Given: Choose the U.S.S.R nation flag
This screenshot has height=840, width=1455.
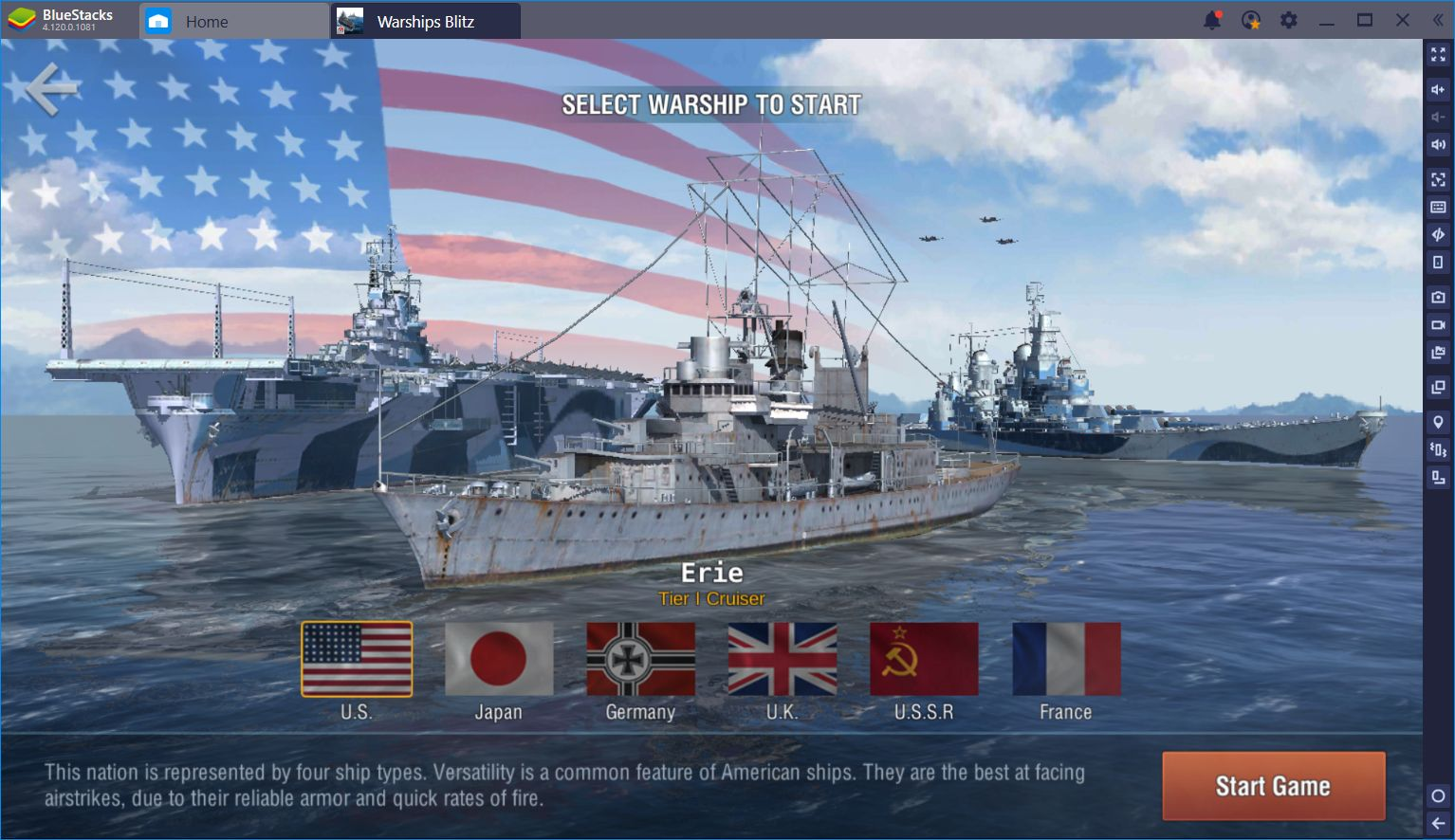Looking at the screenshot, I should (924, 659).
